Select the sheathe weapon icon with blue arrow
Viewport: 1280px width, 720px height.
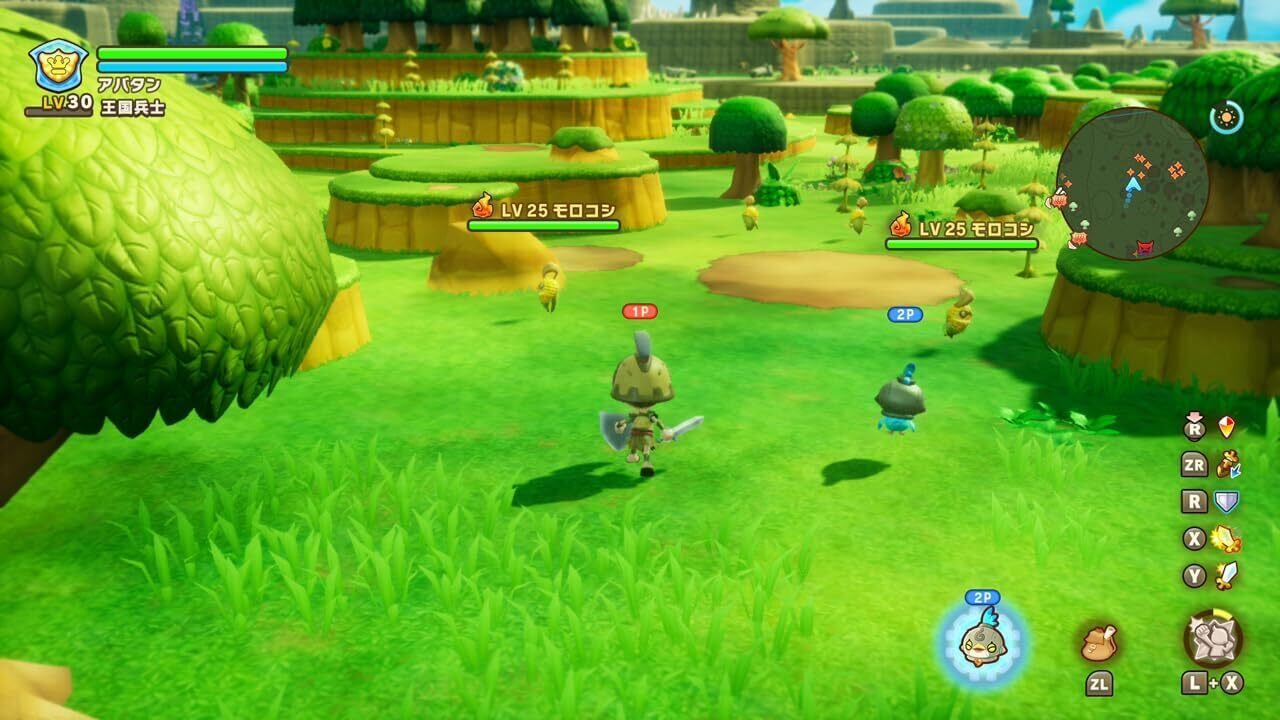[x=1227, y=464]
